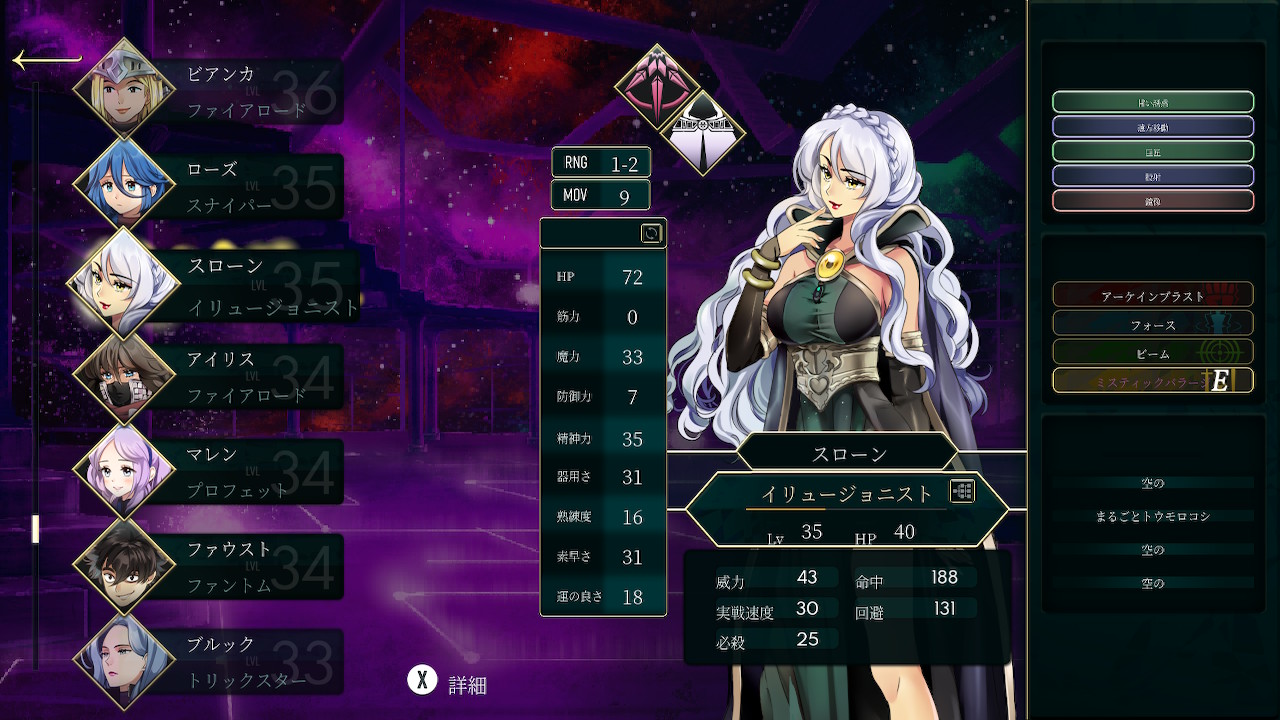Select the アーケインブラスト weapon

coord(1152,296)
